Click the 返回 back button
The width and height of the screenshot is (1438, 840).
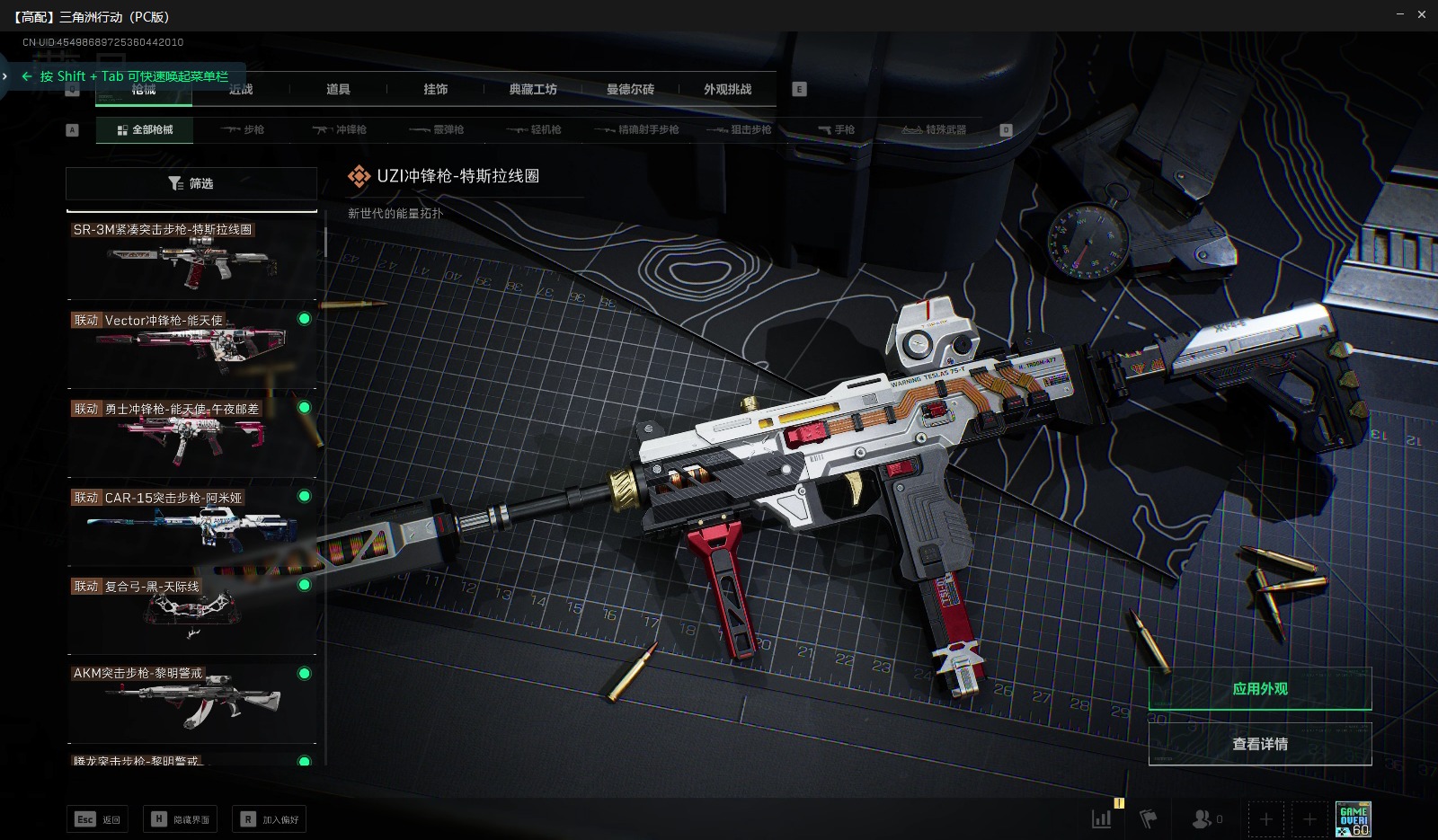[97, 819]
